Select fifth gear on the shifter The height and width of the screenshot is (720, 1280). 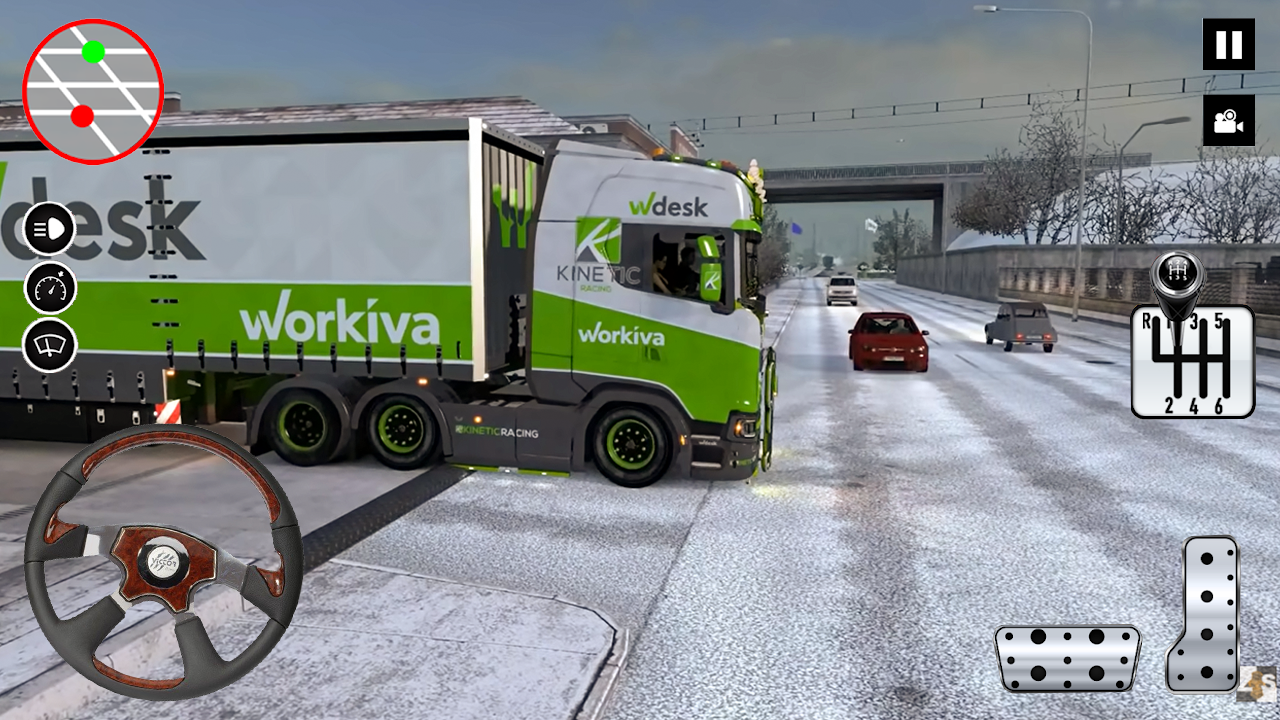[x=1218, y=322]
